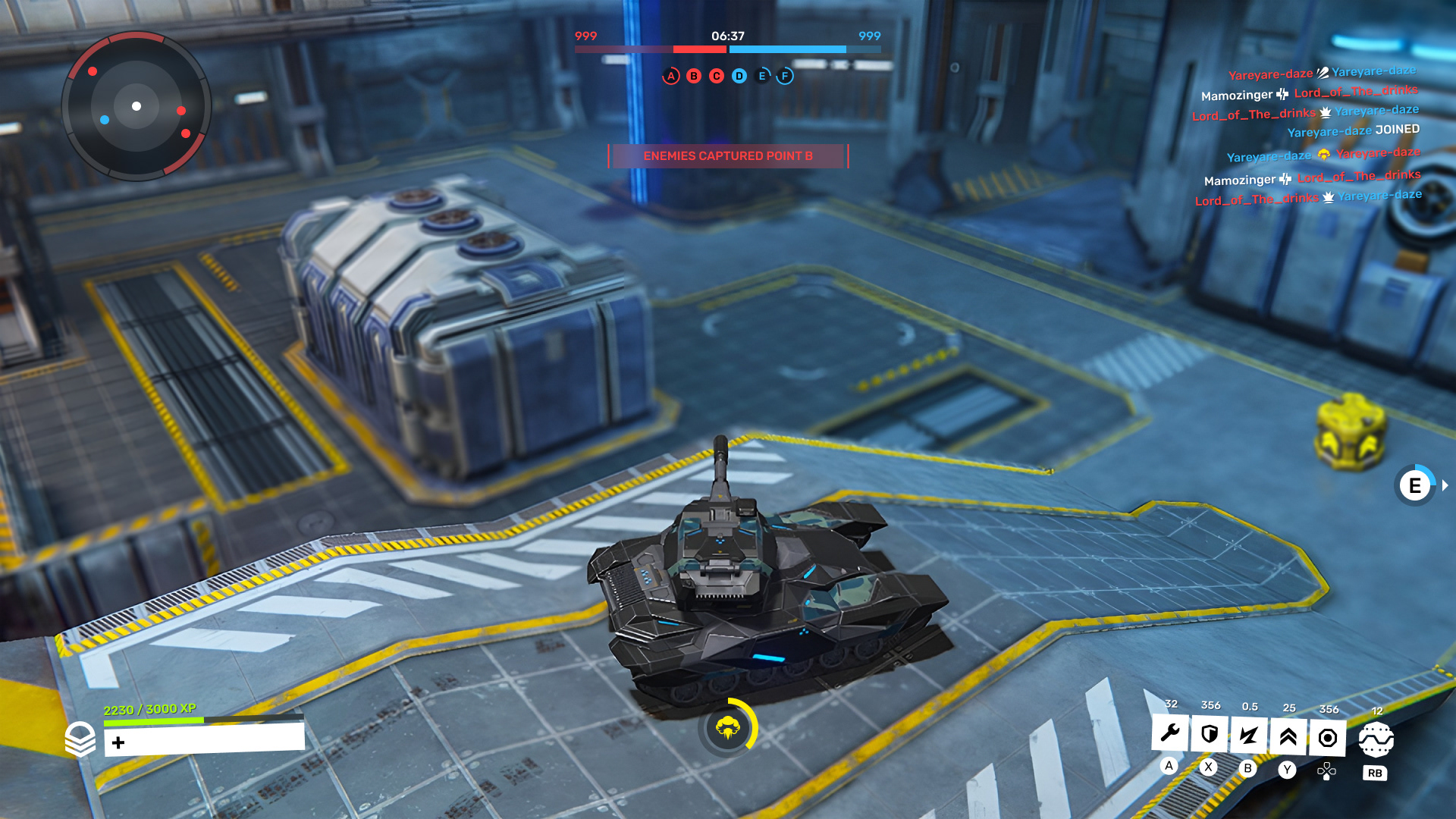Select red capture point C indicator
Viewport: 1456px width, 819px height.
pyautogui.click(x=717, y=76)
